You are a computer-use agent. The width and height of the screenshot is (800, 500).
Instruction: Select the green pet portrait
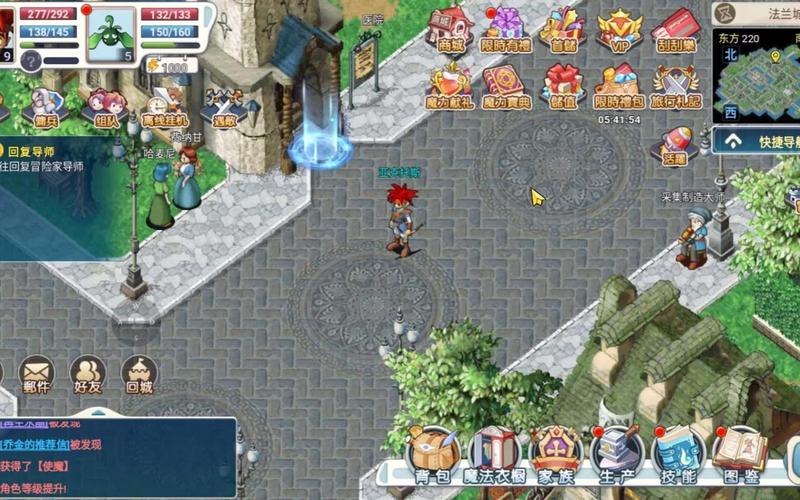109,32
